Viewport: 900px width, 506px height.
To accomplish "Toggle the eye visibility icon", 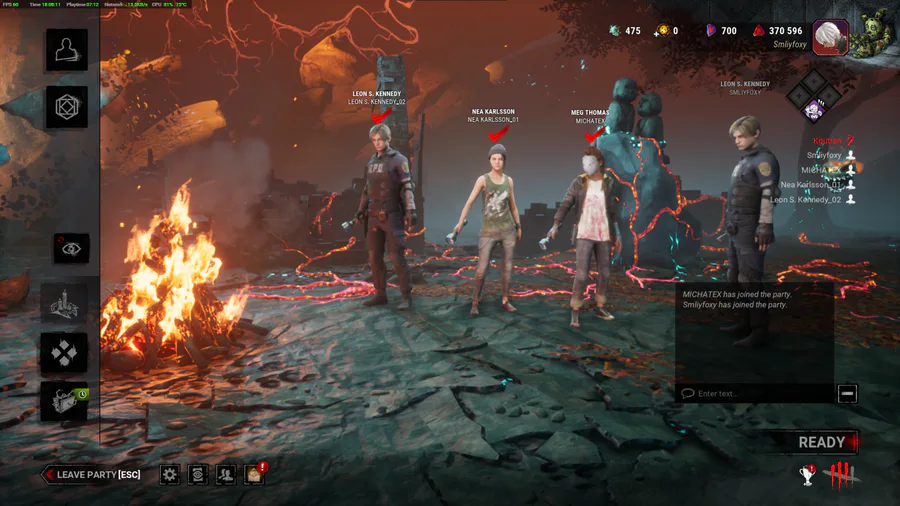I will tap(71, 248).
